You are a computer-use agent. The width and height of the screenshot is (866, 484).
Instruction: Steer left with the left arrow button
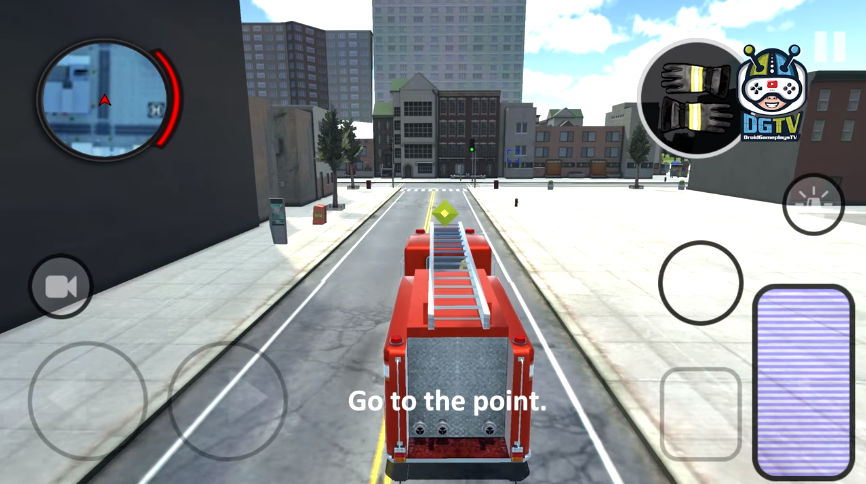pos(88,401)
